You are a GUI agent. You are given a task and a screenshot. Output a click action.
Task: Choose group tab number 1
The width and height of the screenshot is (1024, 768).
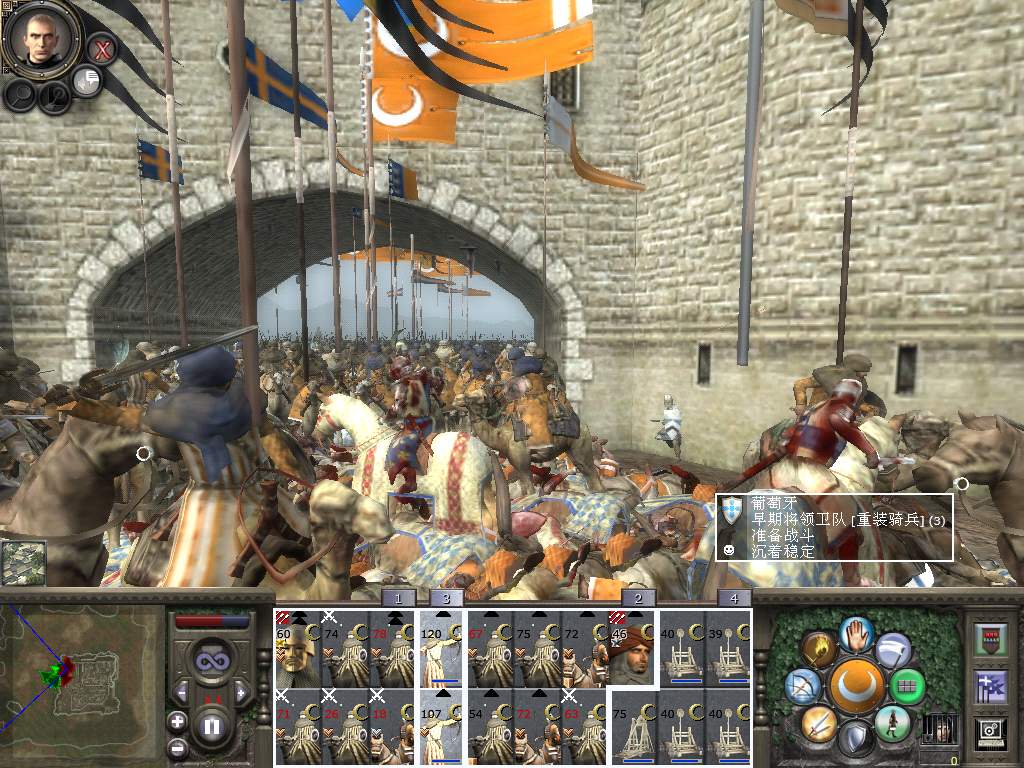pos(398,599)
